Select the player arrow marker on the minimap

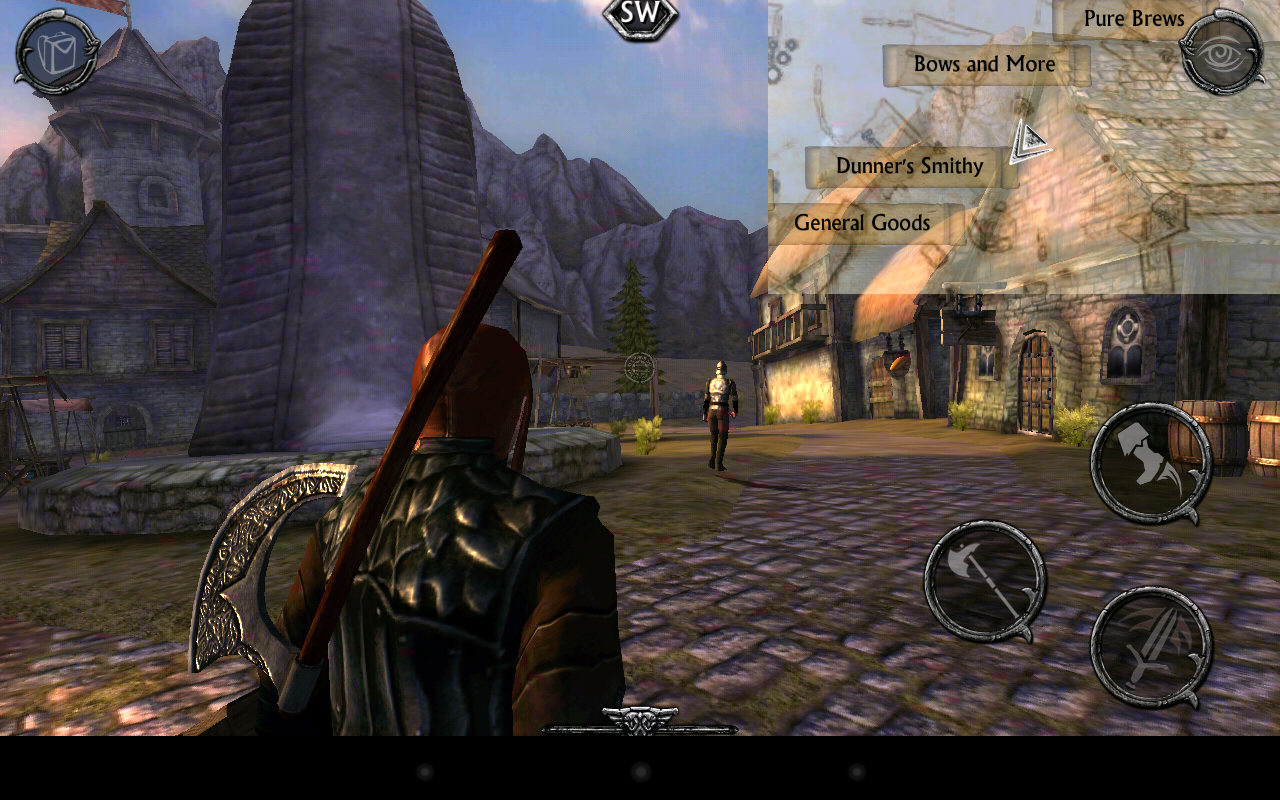(1029, 140)
